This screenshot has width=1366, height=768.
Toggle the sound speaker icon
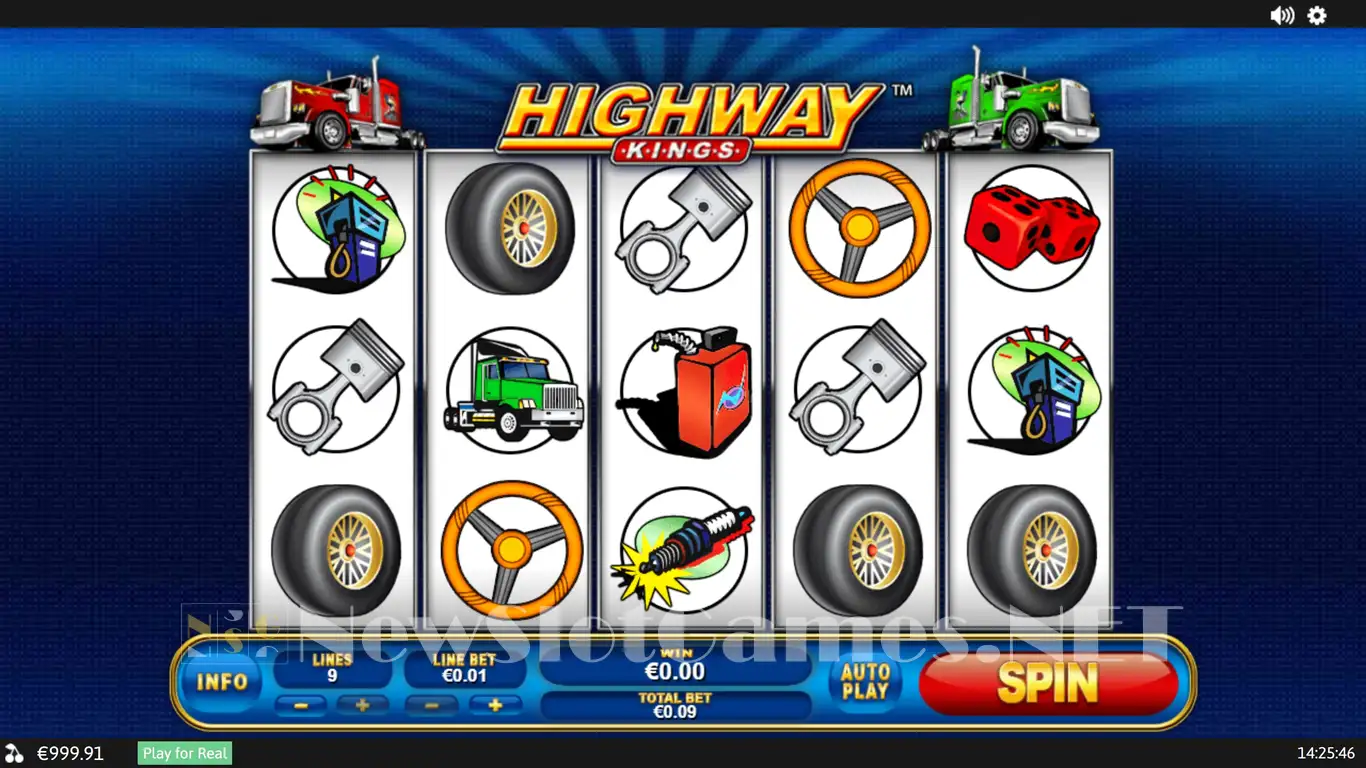pyautogui.click(x=1281, y=15)
